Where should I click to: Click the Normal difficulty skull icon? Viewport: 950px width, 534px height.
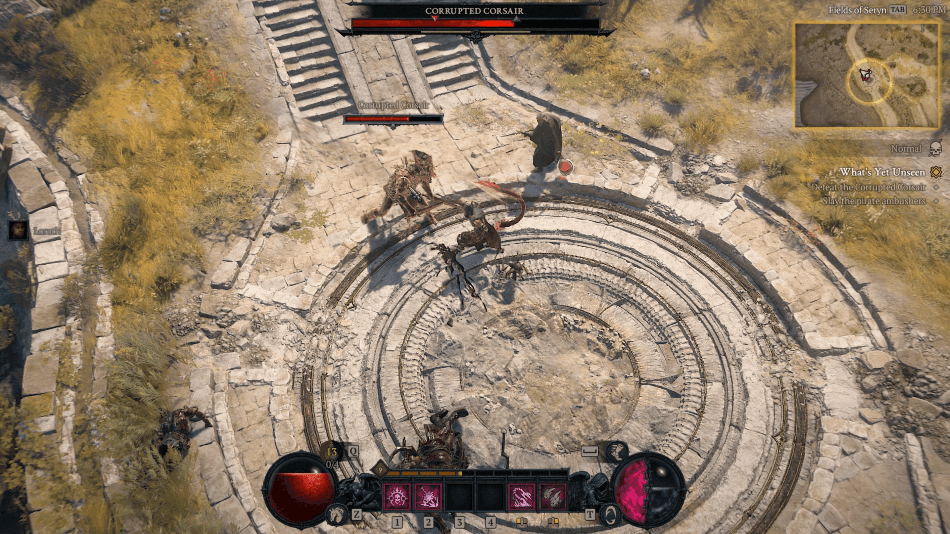[x=934, y=149]
